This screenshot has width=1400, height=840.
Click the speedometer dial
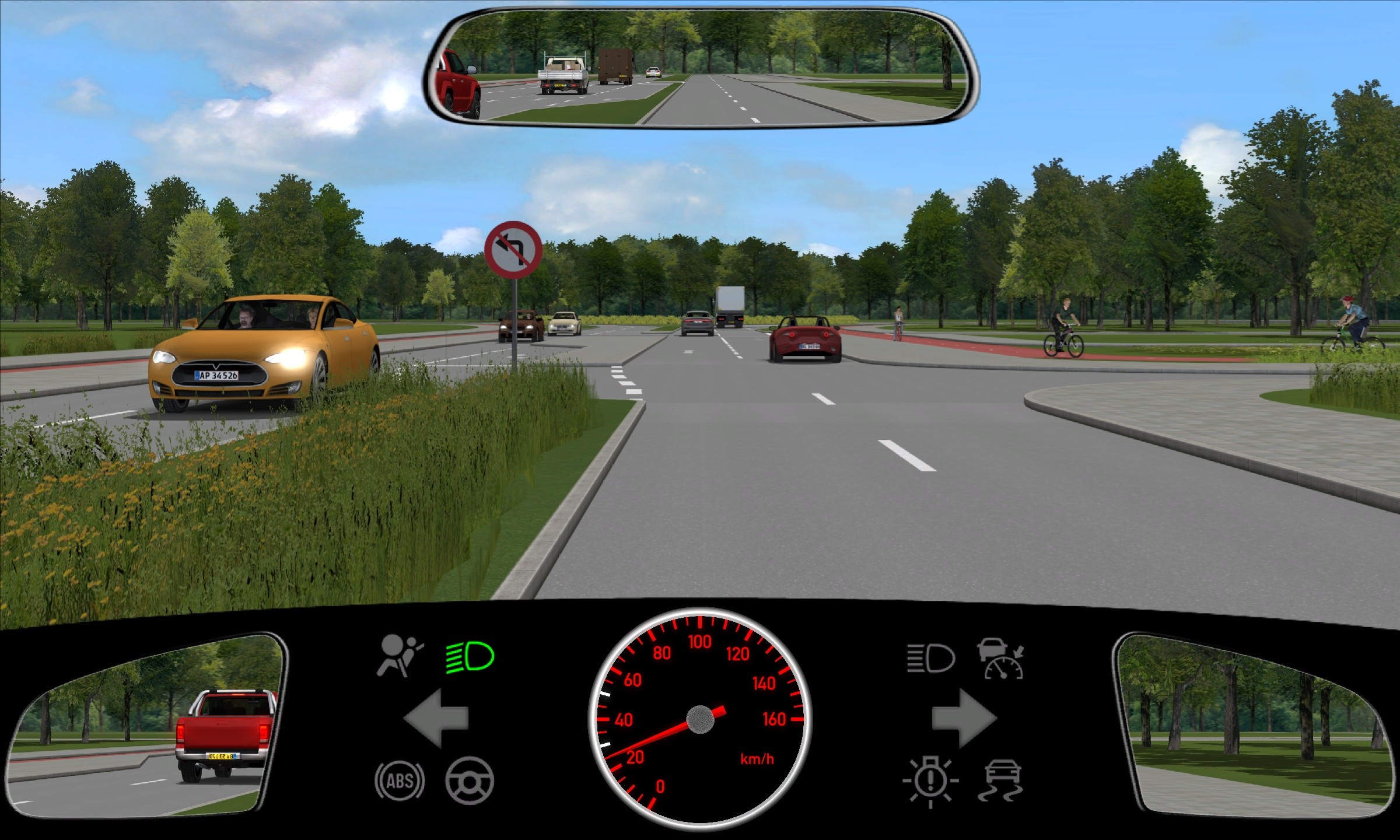(x=700, y=719)
